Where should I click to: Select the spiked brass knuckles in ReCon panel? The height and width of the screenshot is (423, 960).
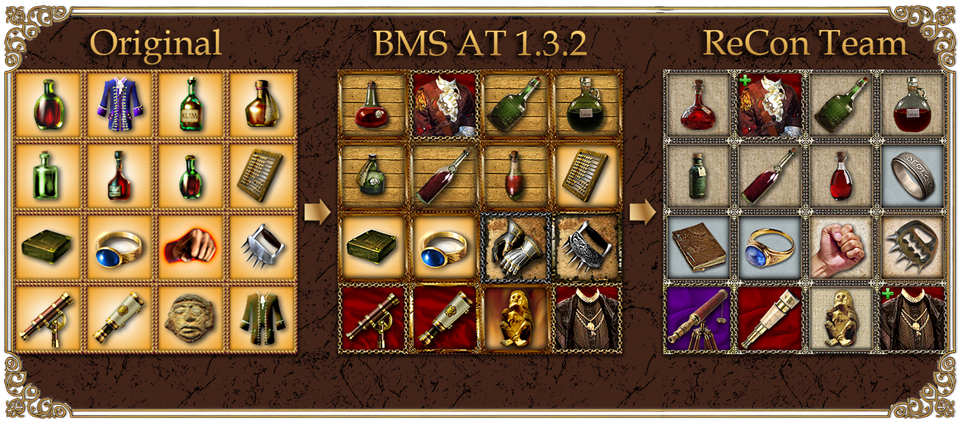coord(912,246)
